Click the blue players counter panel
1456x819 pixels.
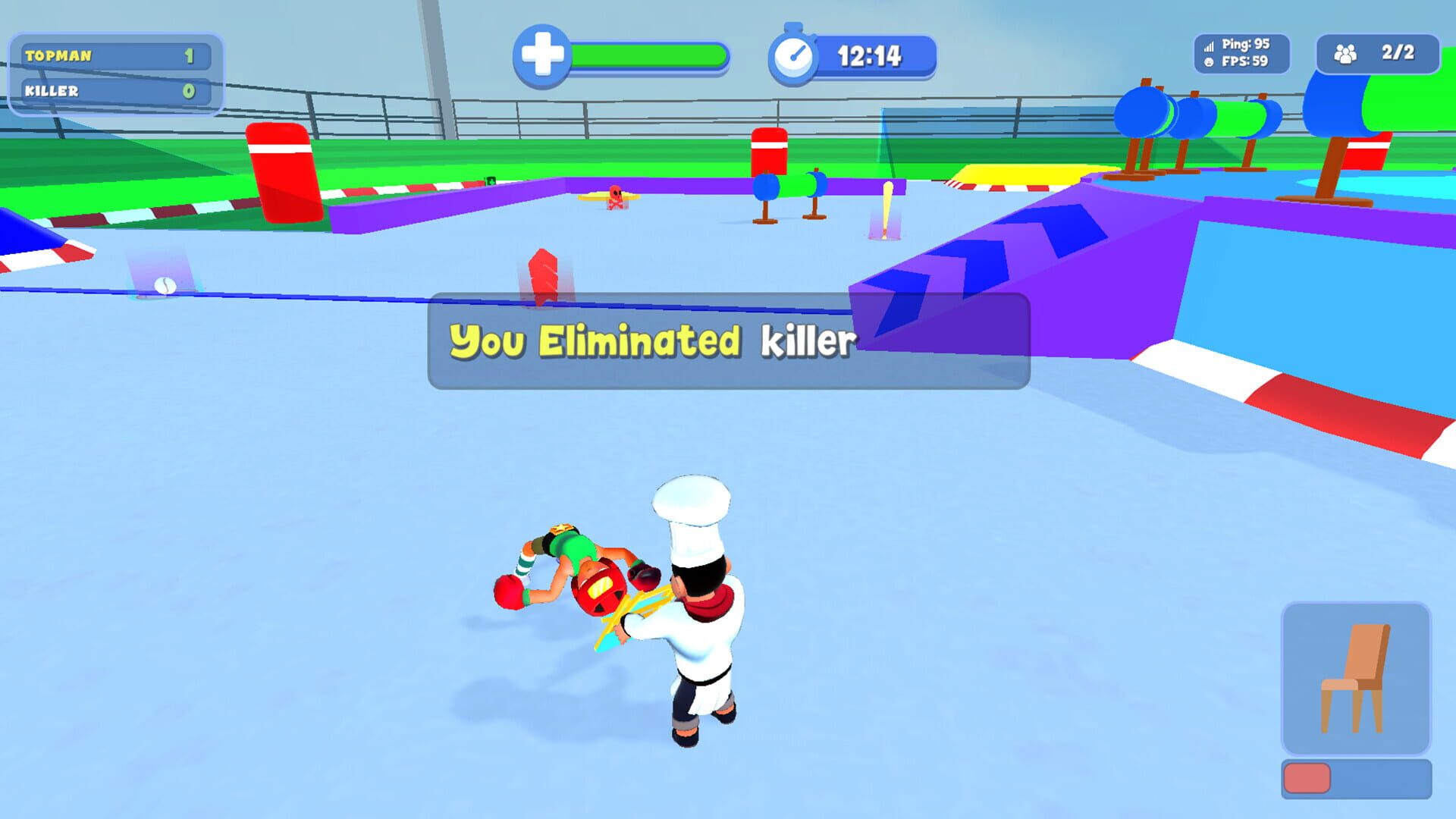(1376, 53)
